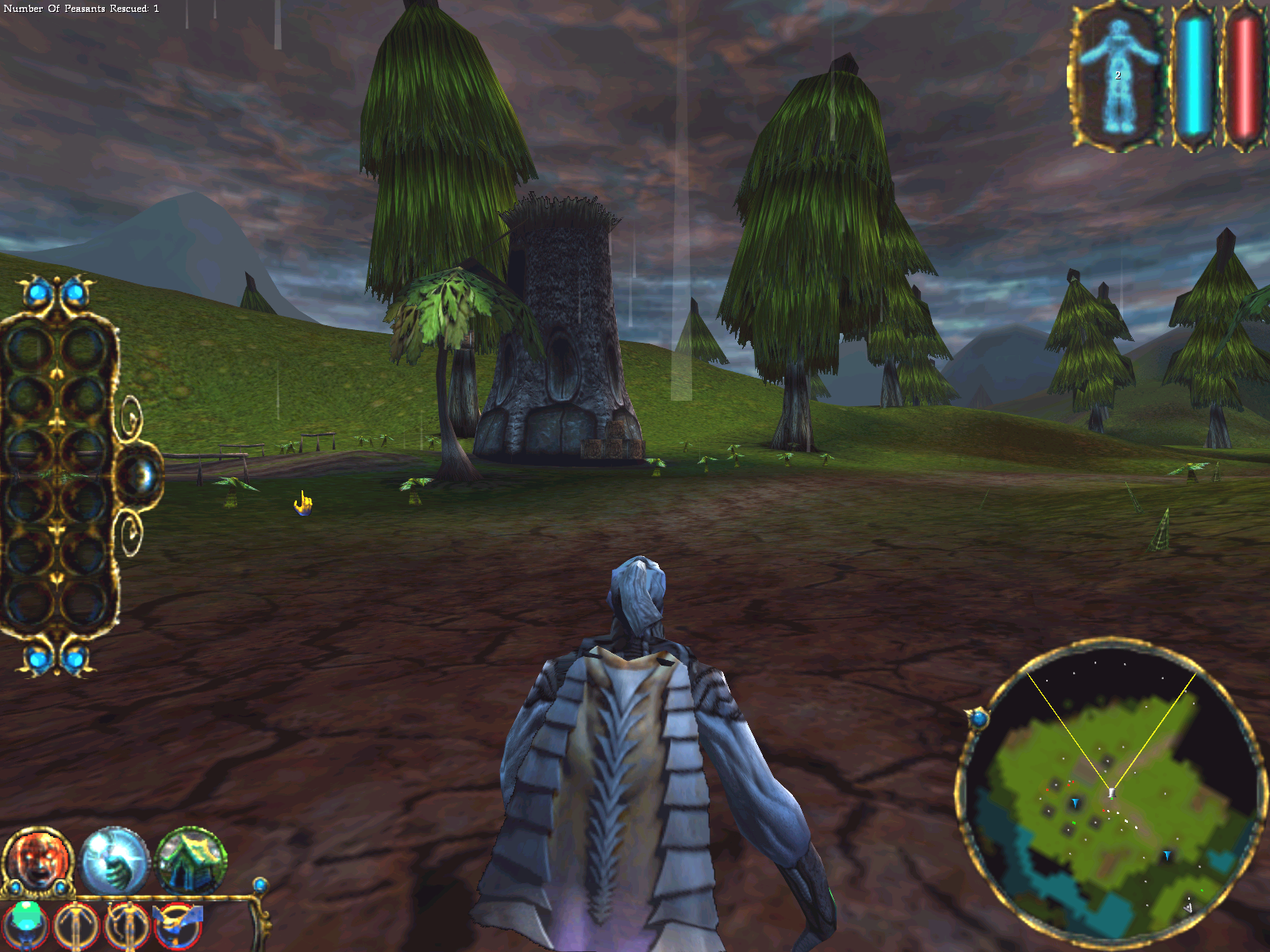Open the green hut structures tab

point(190,861)
